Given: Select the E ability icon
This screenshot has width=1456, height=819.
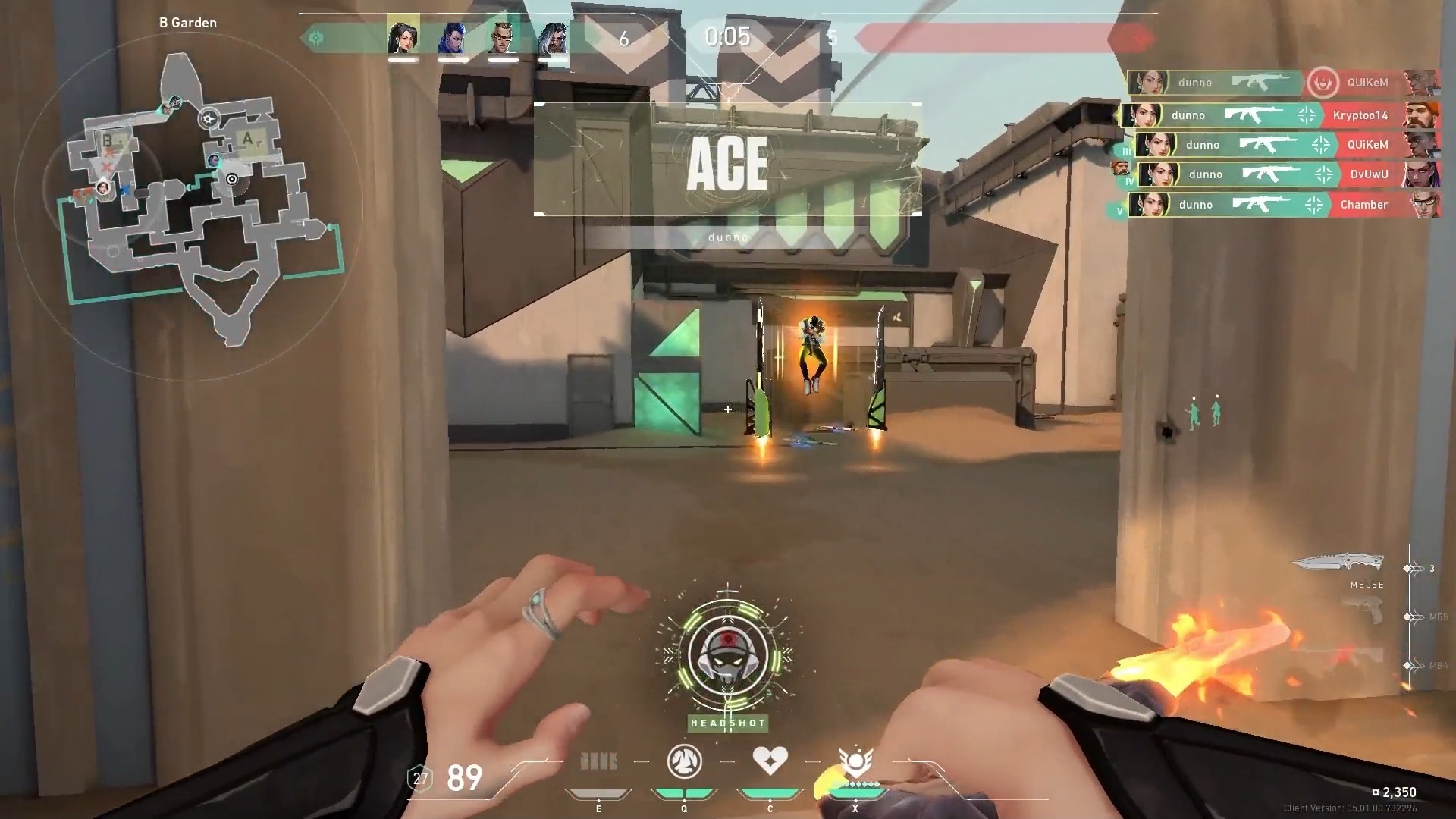Looking at the screenshot, I should coord(598,761).
